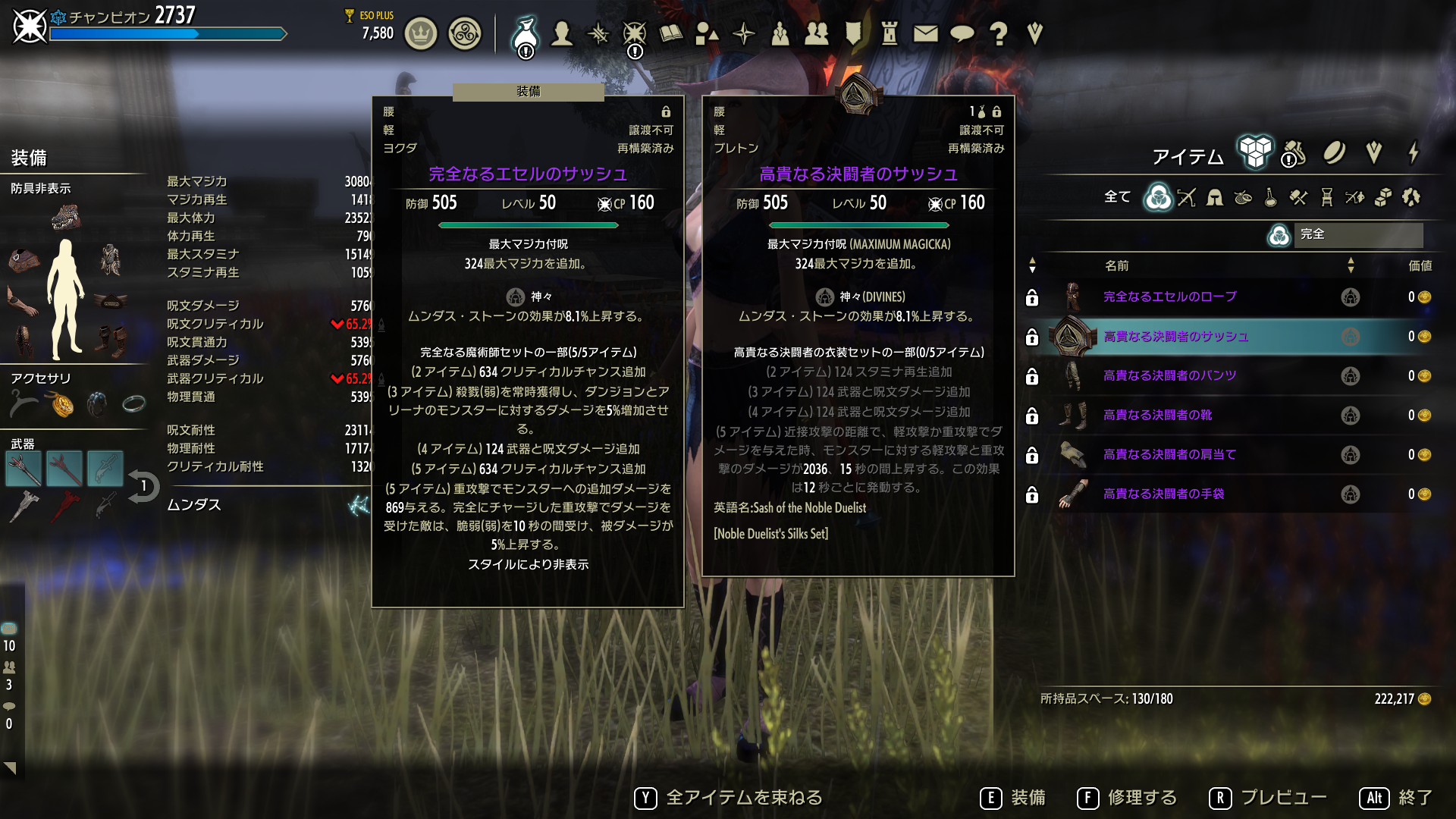Pick 高貴なる決闘者の手袋 from inventory
Viewport: 1456px width, 819px height.
pyautogui.click(x=1163, y=494)
